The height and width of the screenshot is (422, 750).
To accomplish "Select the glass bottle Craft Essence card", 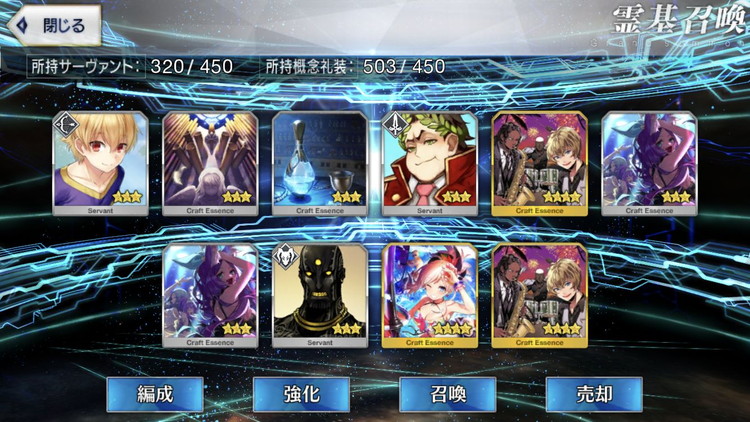I will pyautogui.click(x=320, y=162).
